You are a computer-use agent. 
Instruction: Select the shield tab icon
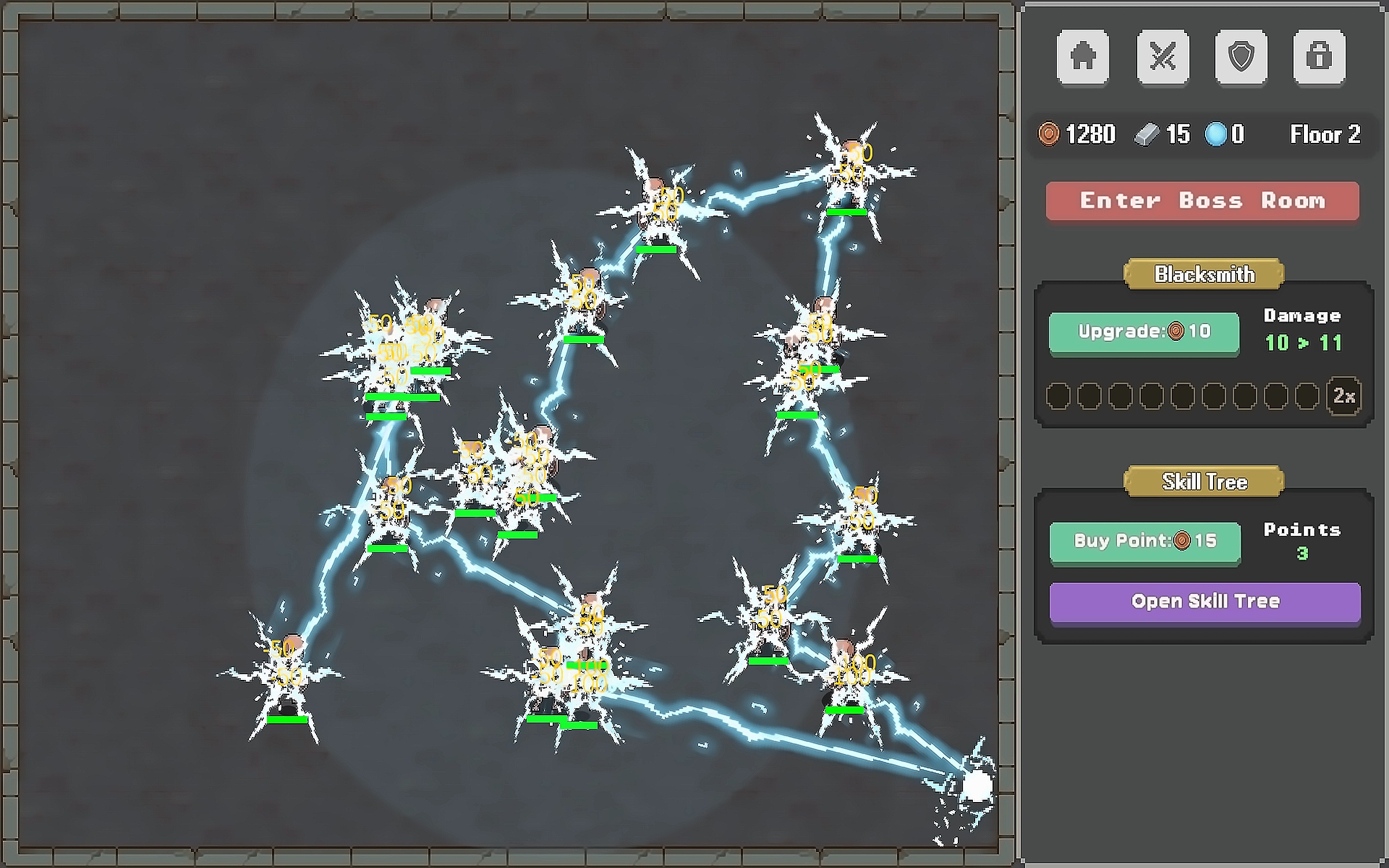1241,57
